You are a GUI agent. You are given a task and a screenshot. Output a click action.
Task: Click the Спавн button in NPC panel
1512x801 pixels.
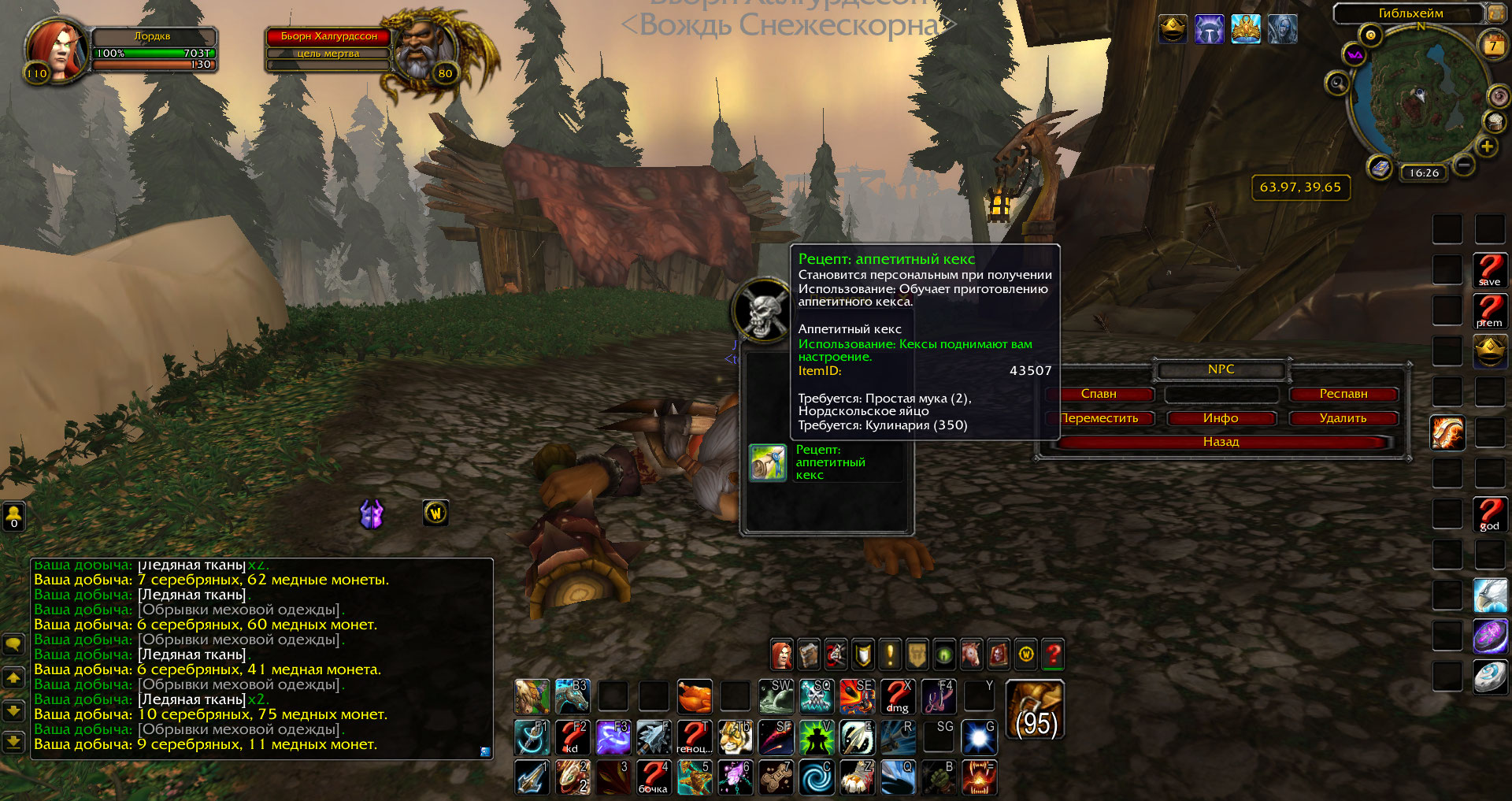pos(1099,394)
